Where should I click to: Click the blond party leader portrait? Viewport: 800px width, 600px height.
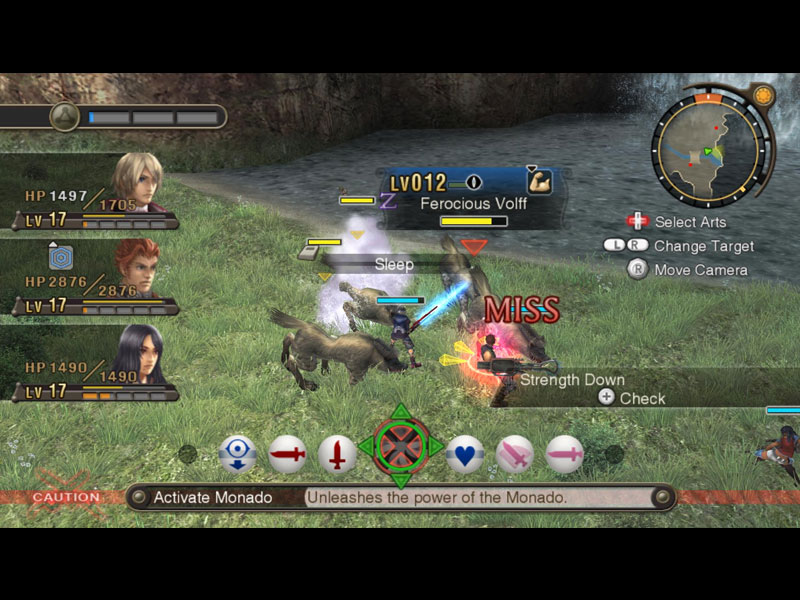tap(136, 182)
